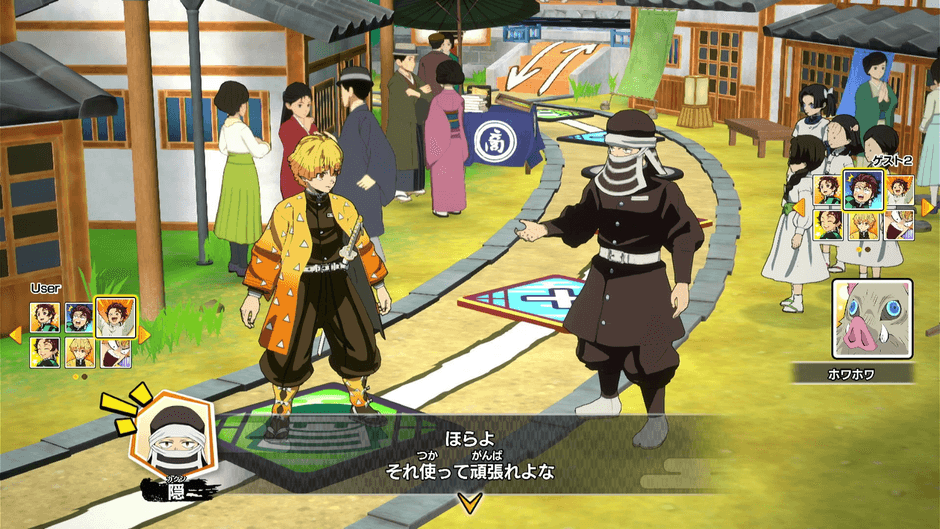Pick the smiling Tanjiro stamp in User panel
The width and height of the screenshot is (940, 529).
coord(45,318)
